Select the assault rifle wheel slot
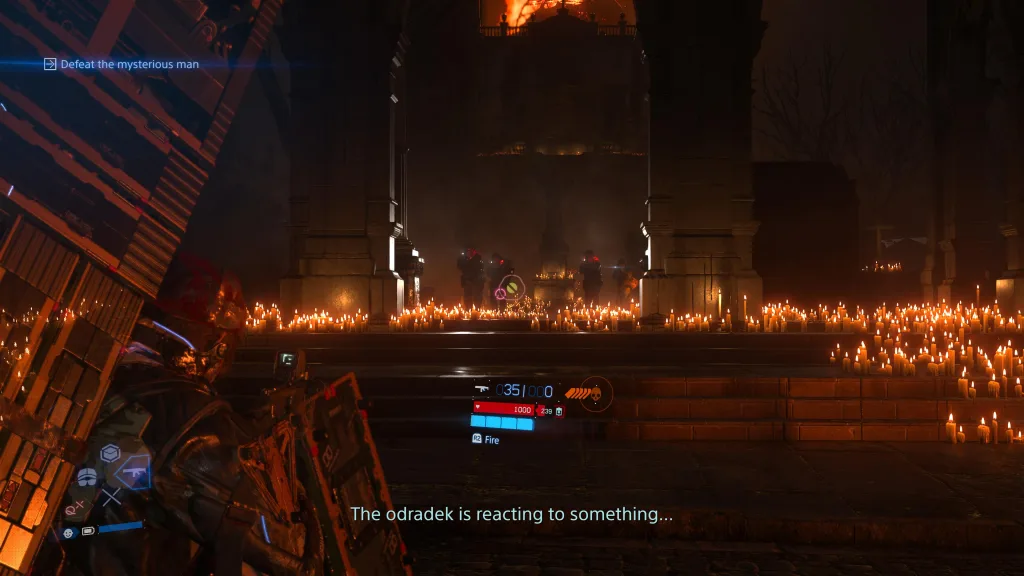Image resolution: width=1024 pixels, height=576 pixels. (x=132, y=472)
